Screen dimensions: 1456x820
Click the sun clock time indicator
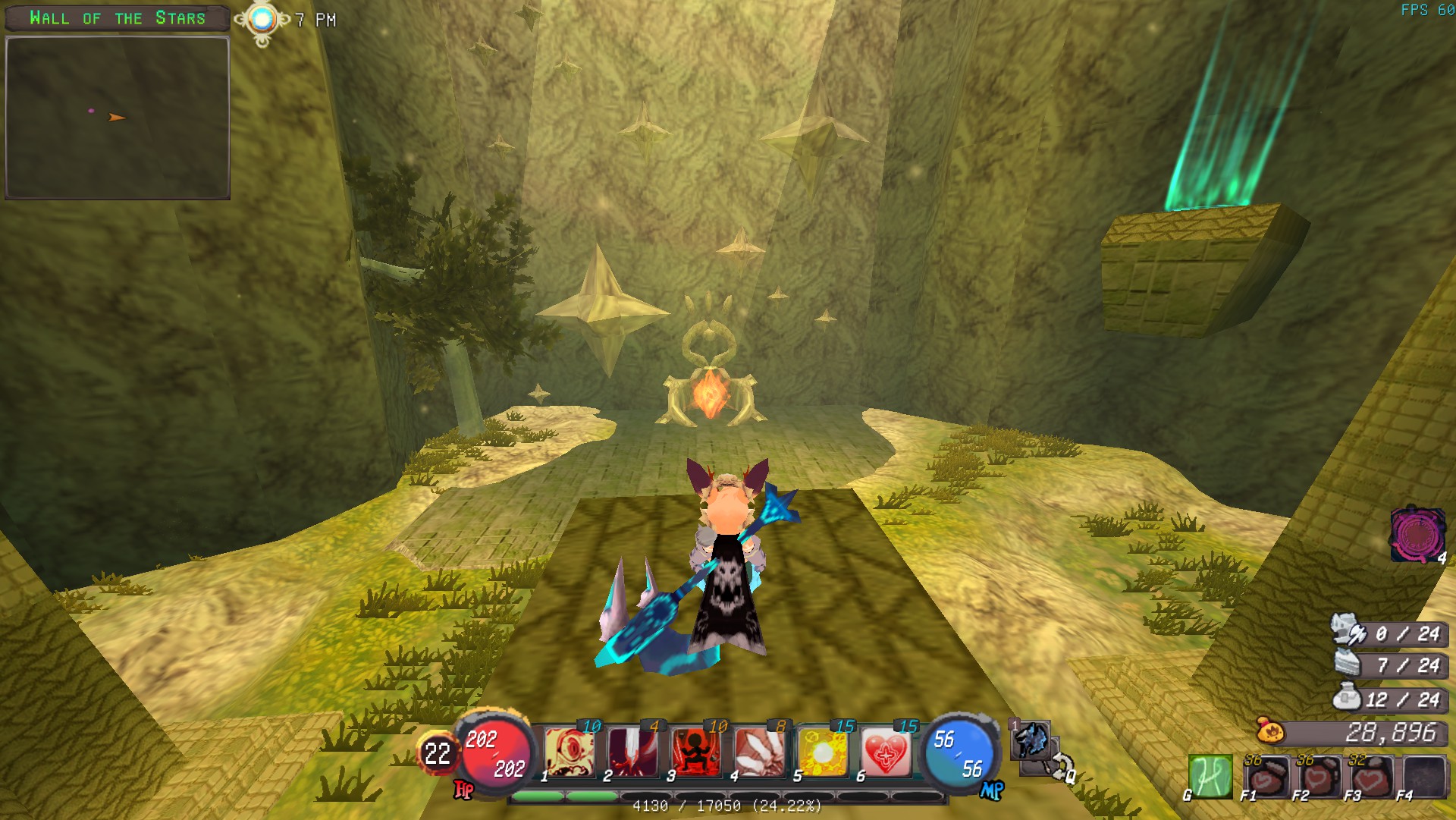tap(262, 20)
